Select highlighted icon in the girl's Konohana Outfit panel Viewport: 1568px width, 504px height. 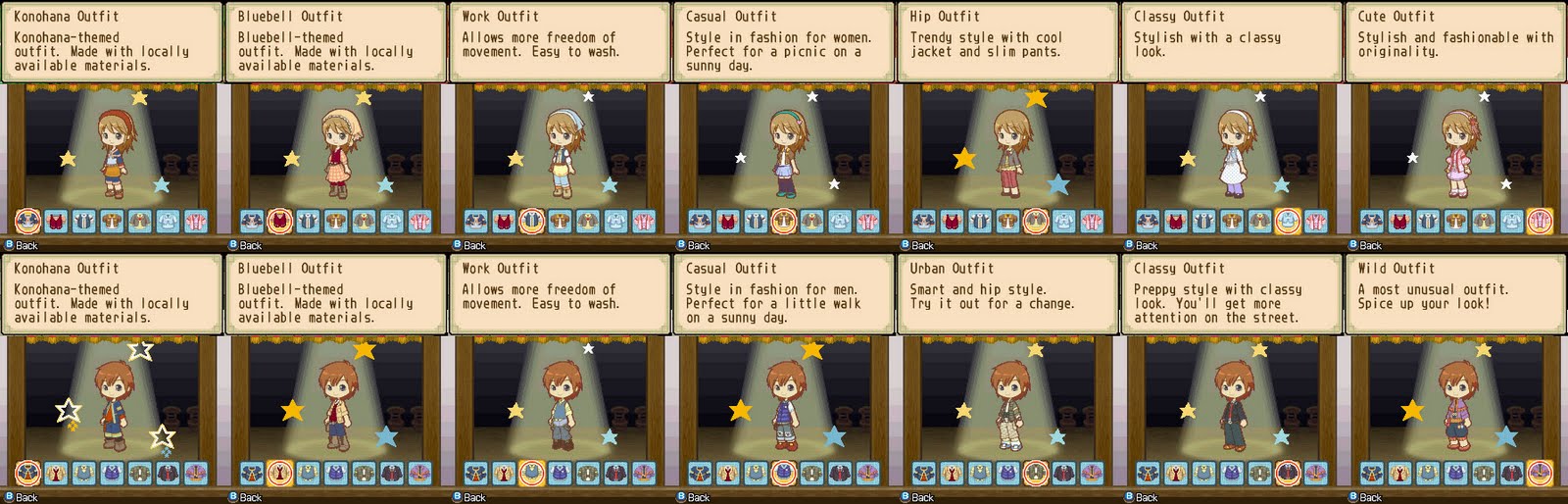[27, 222]
